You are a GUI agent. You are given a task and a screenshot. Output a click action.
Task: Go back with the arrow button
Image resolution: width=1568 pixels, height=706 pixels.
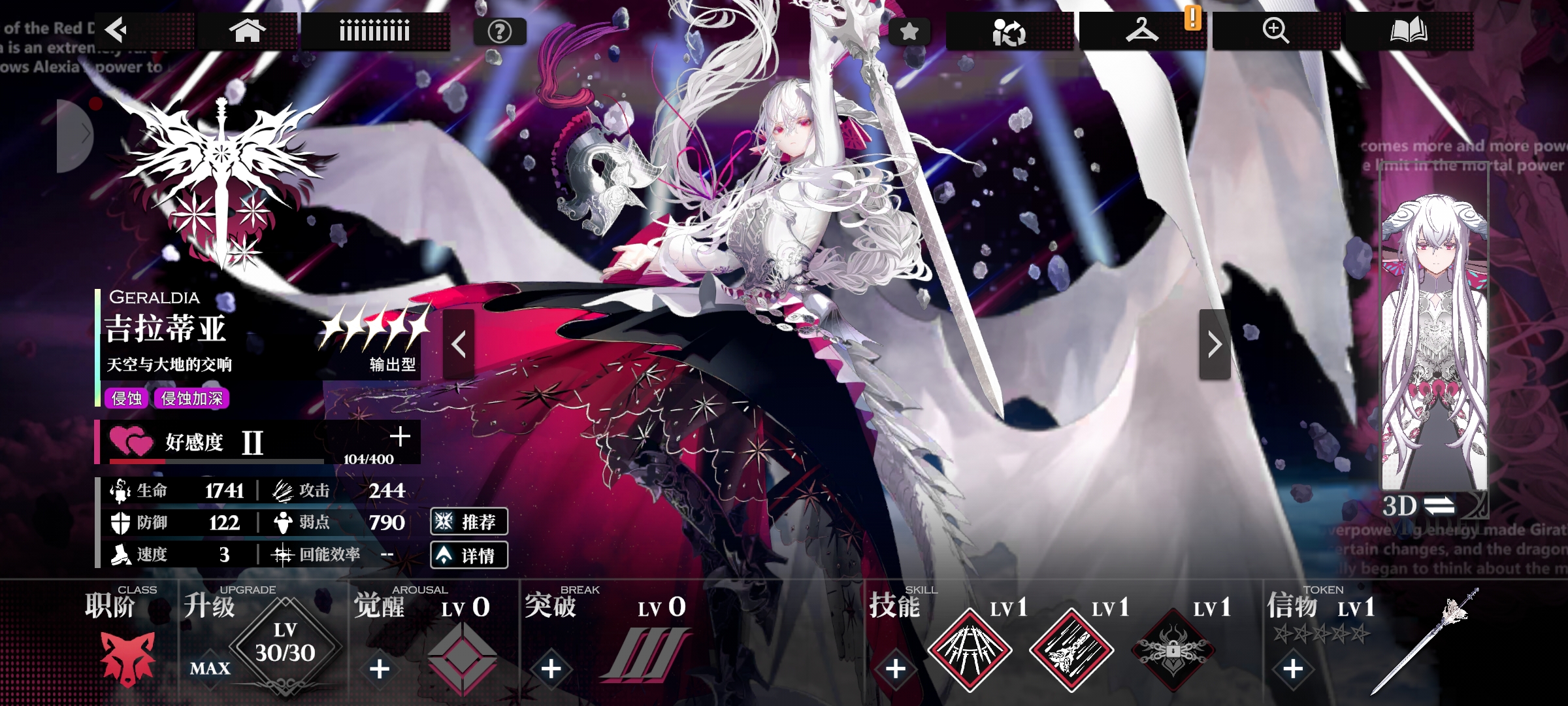[118, 30]
